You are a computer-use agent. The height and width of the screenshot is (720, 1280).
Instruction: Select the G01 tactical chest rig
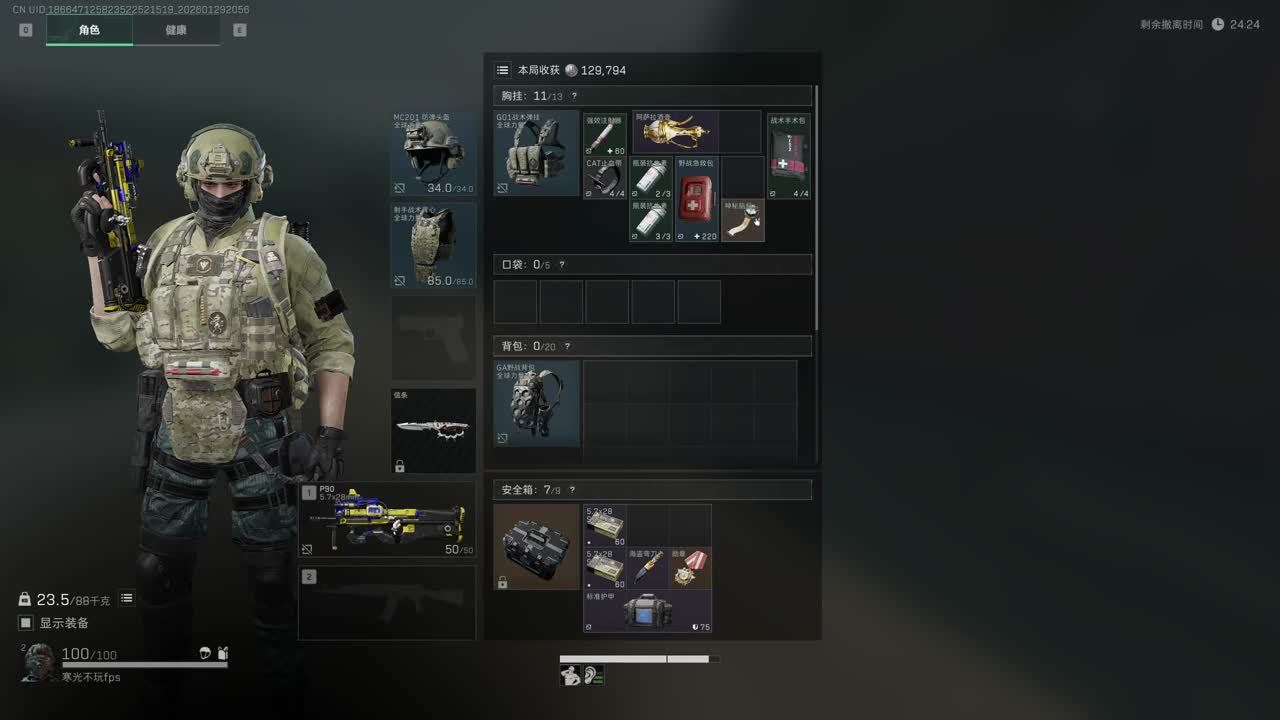click(536, 153)
